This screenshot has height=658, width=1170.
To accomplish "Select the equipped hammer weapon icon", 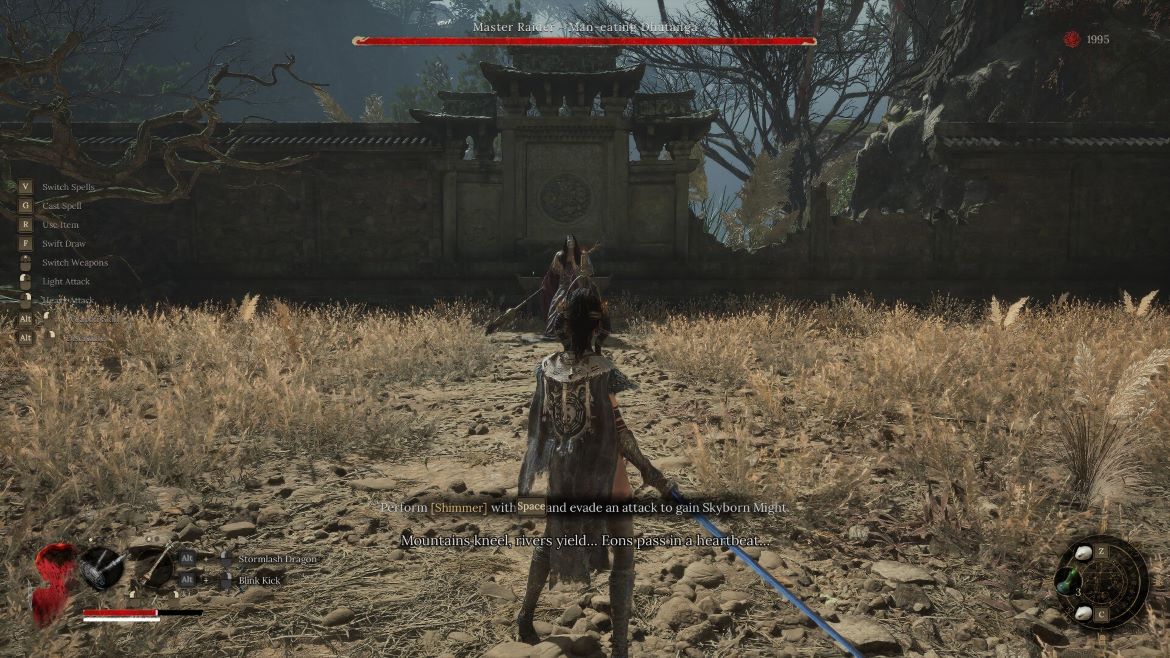I will click(x=101, y=567).
